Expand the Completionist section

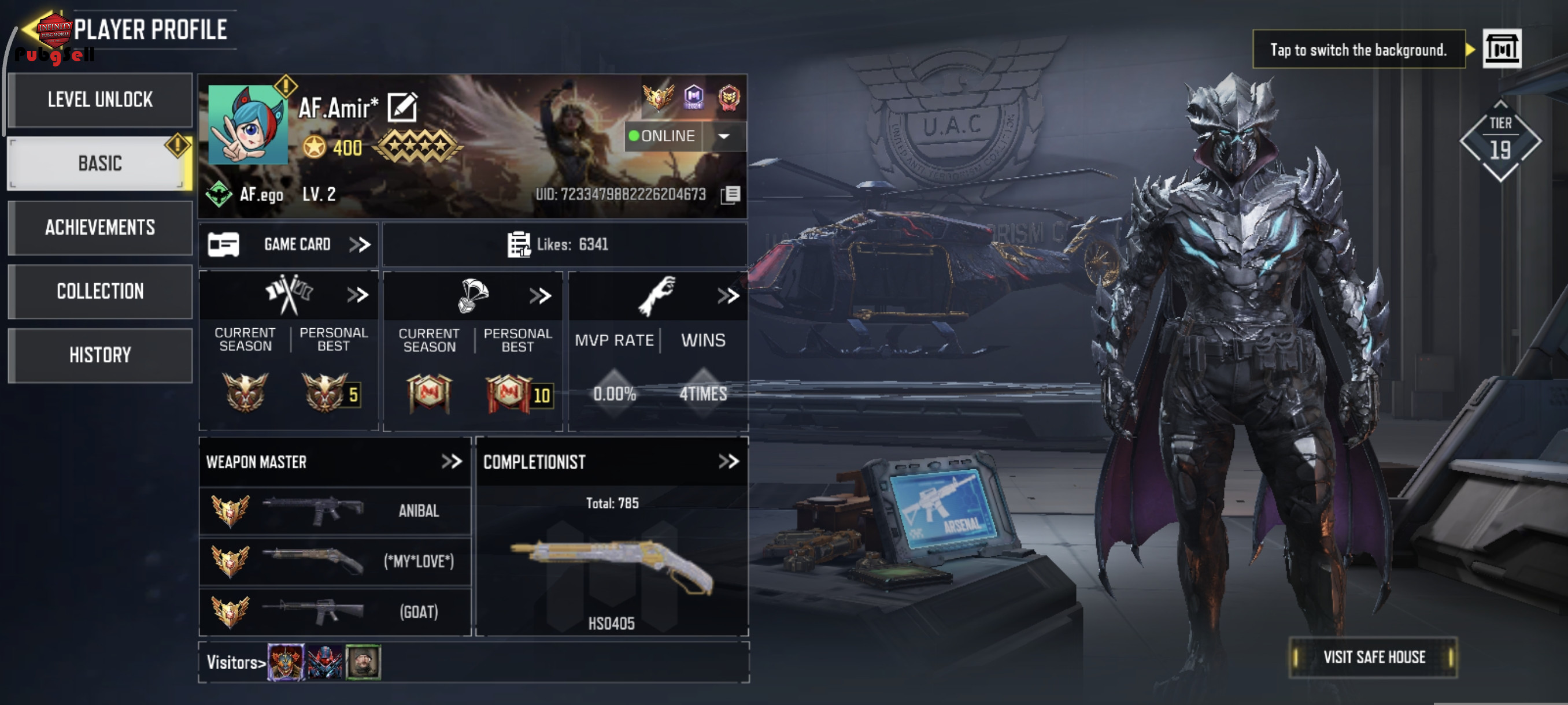[728, 462]
